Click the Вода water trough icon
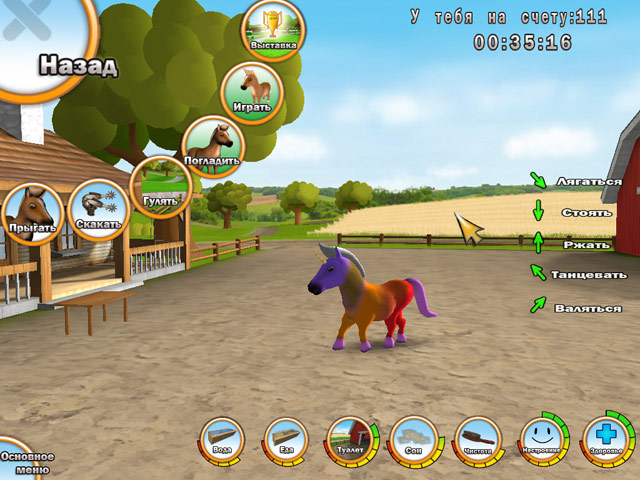Viewport: 640px width, 480px height. point(222,440)
